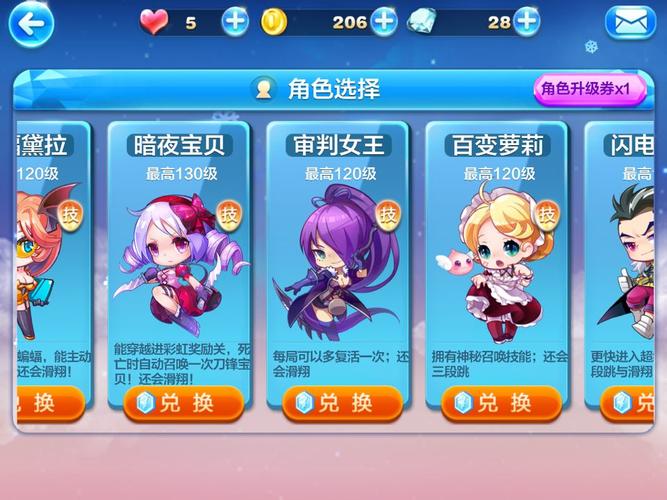This screenshot has width=667, height=500.
Task: Add diamonds using the plus button
Action: 526,21
